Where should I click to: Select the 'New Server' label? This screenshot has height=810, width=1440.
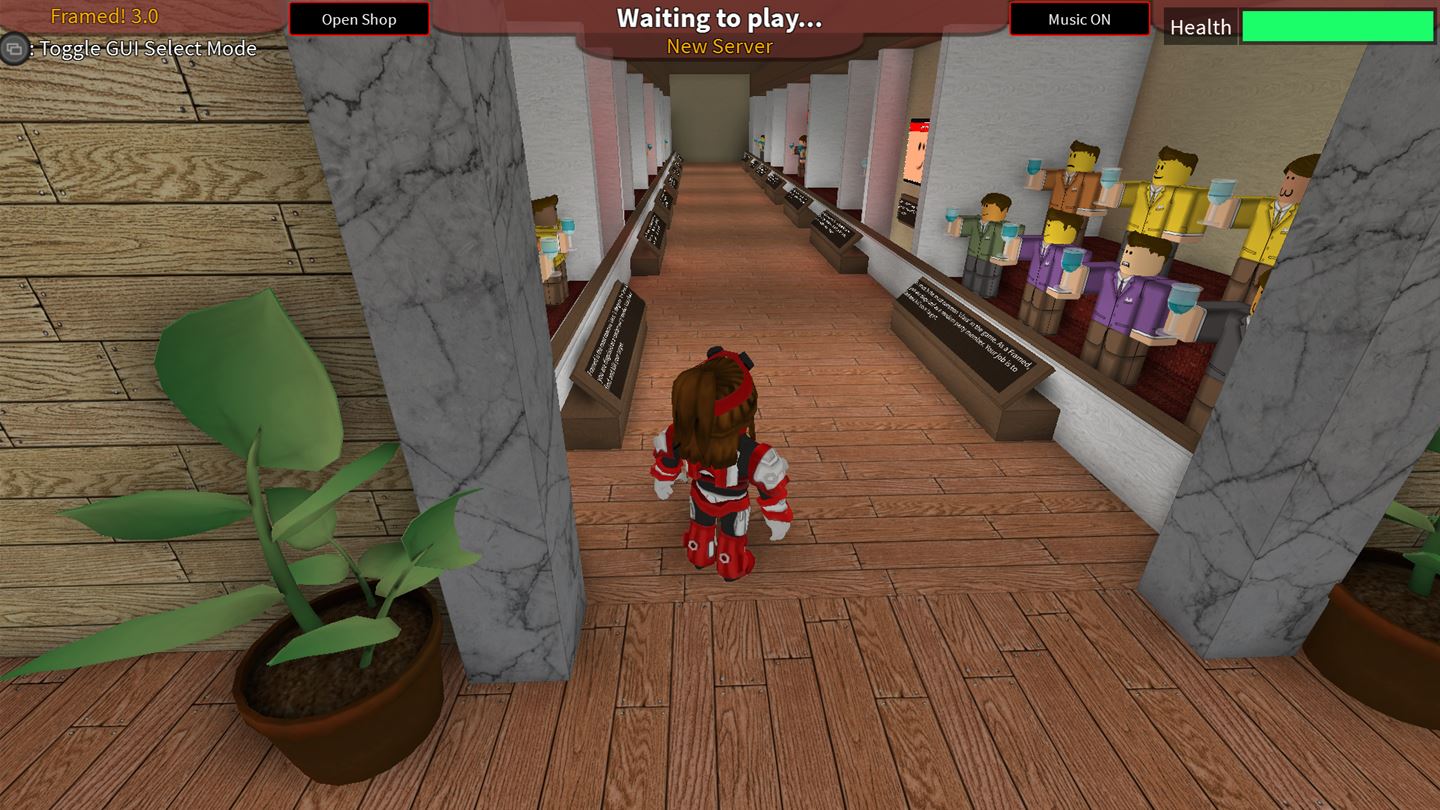(718, 46)
